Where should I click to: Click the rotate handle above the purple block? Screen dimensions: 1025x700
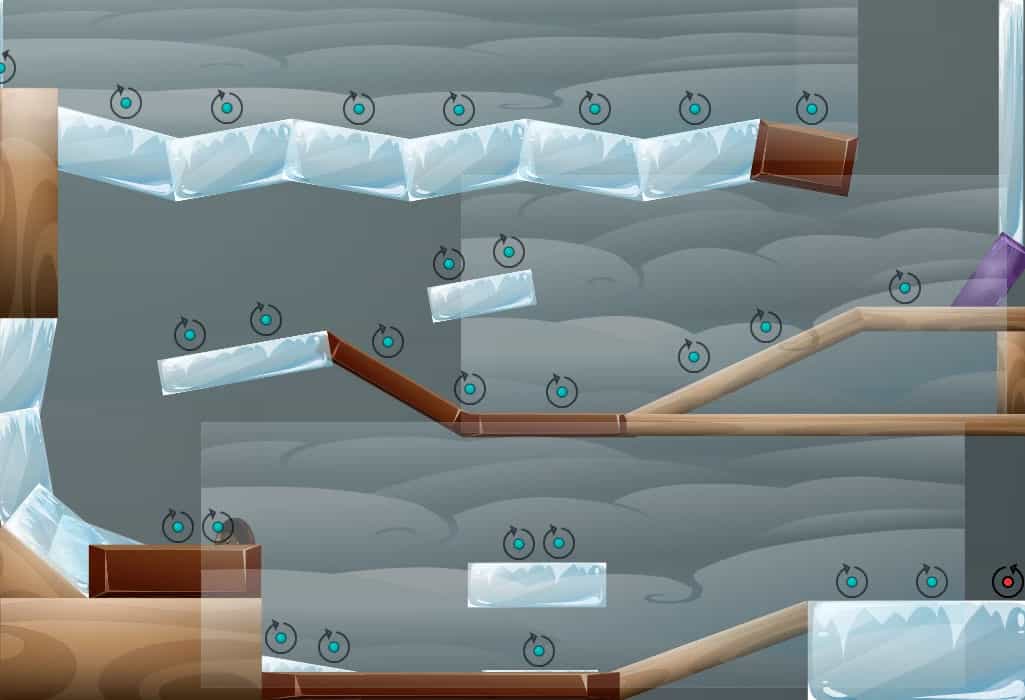(x=904, y=288)
